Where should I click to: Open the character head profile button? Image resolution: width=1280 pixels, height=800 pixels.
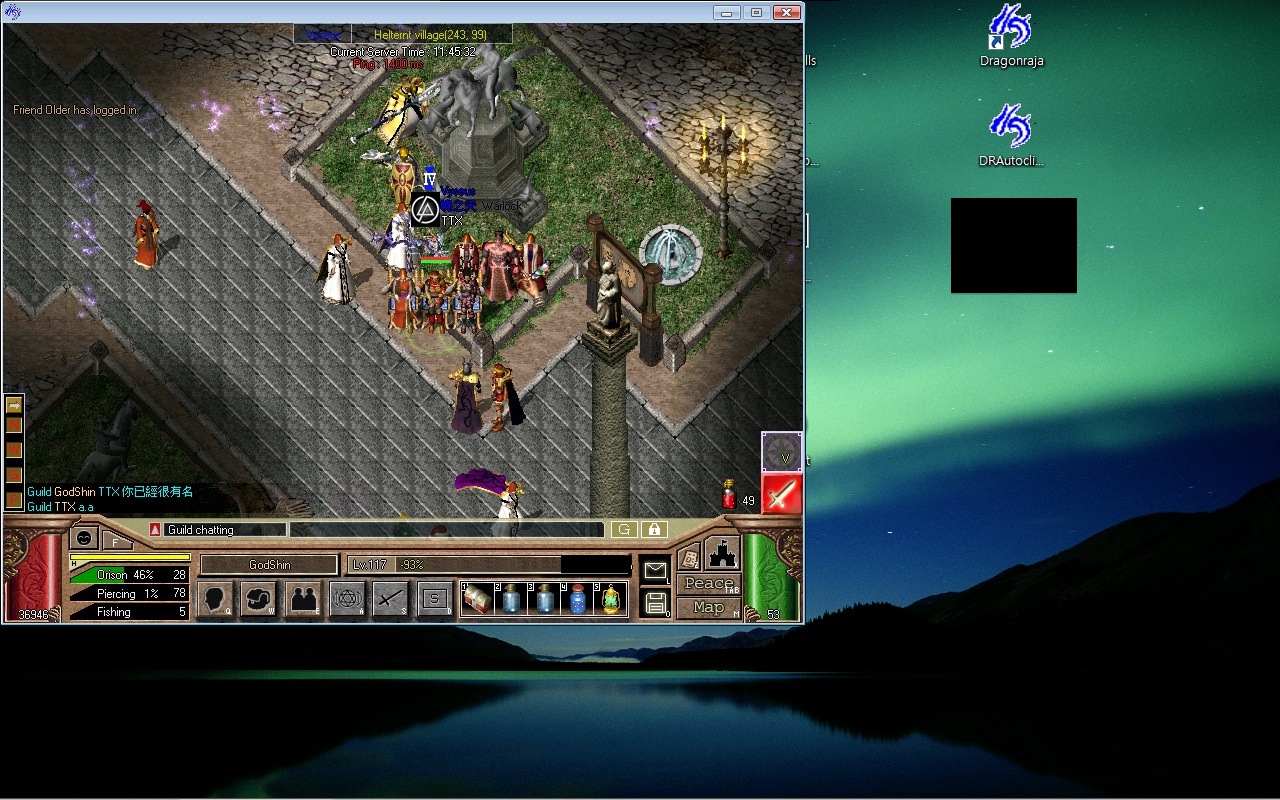tap(215, 599)
